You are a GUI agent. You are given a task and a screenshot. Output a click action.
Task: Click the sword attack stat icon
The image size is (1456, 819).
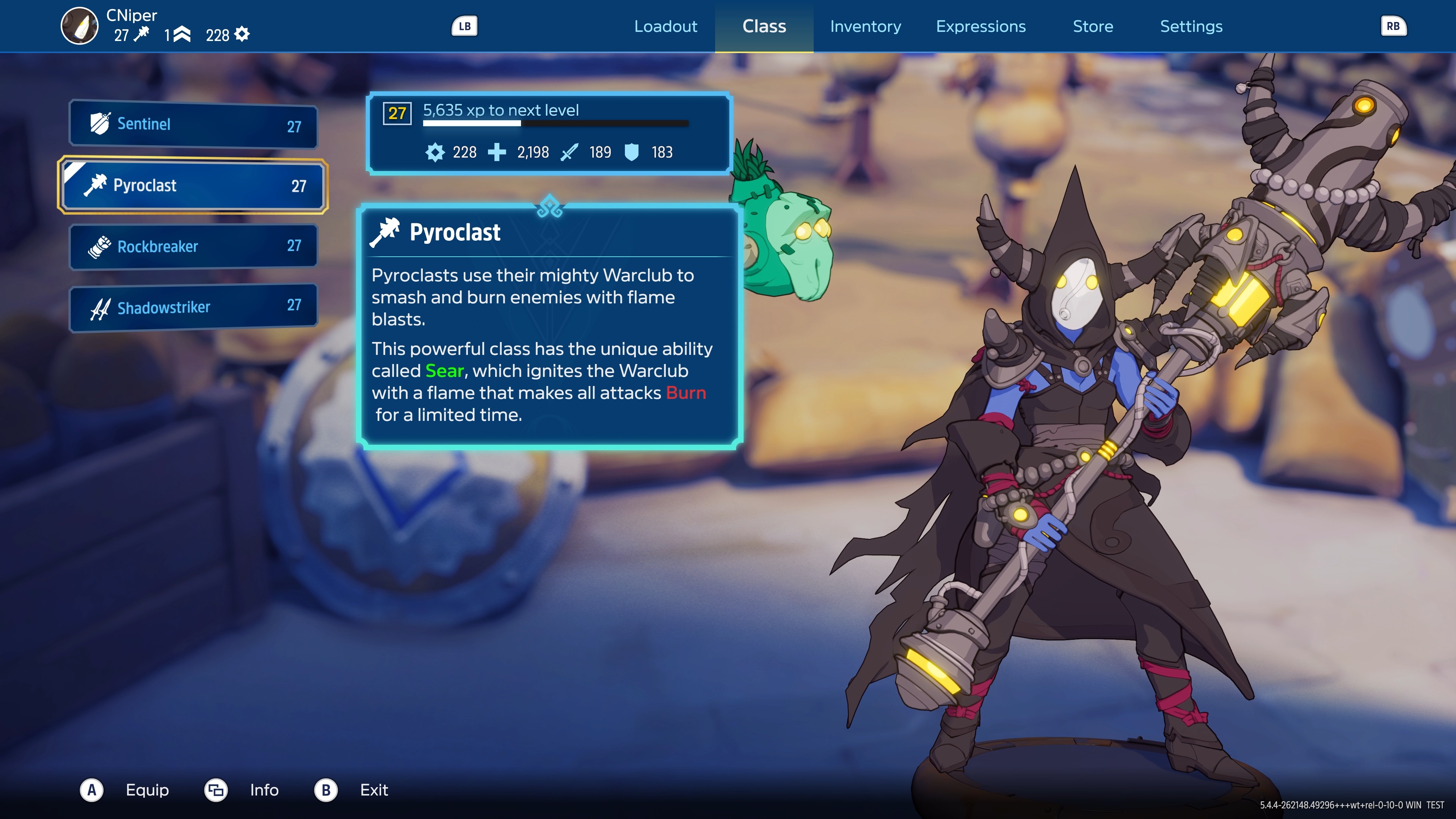[569, 152]
